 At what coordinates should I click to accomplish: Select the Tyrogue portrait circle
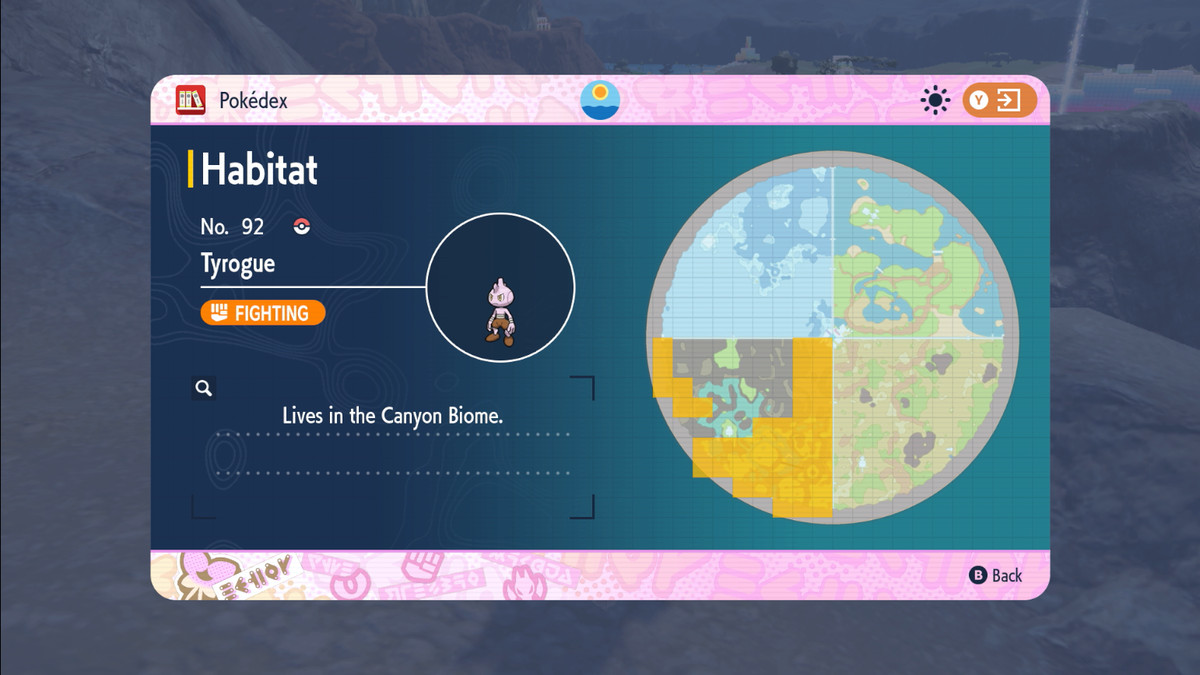[500, 287]
